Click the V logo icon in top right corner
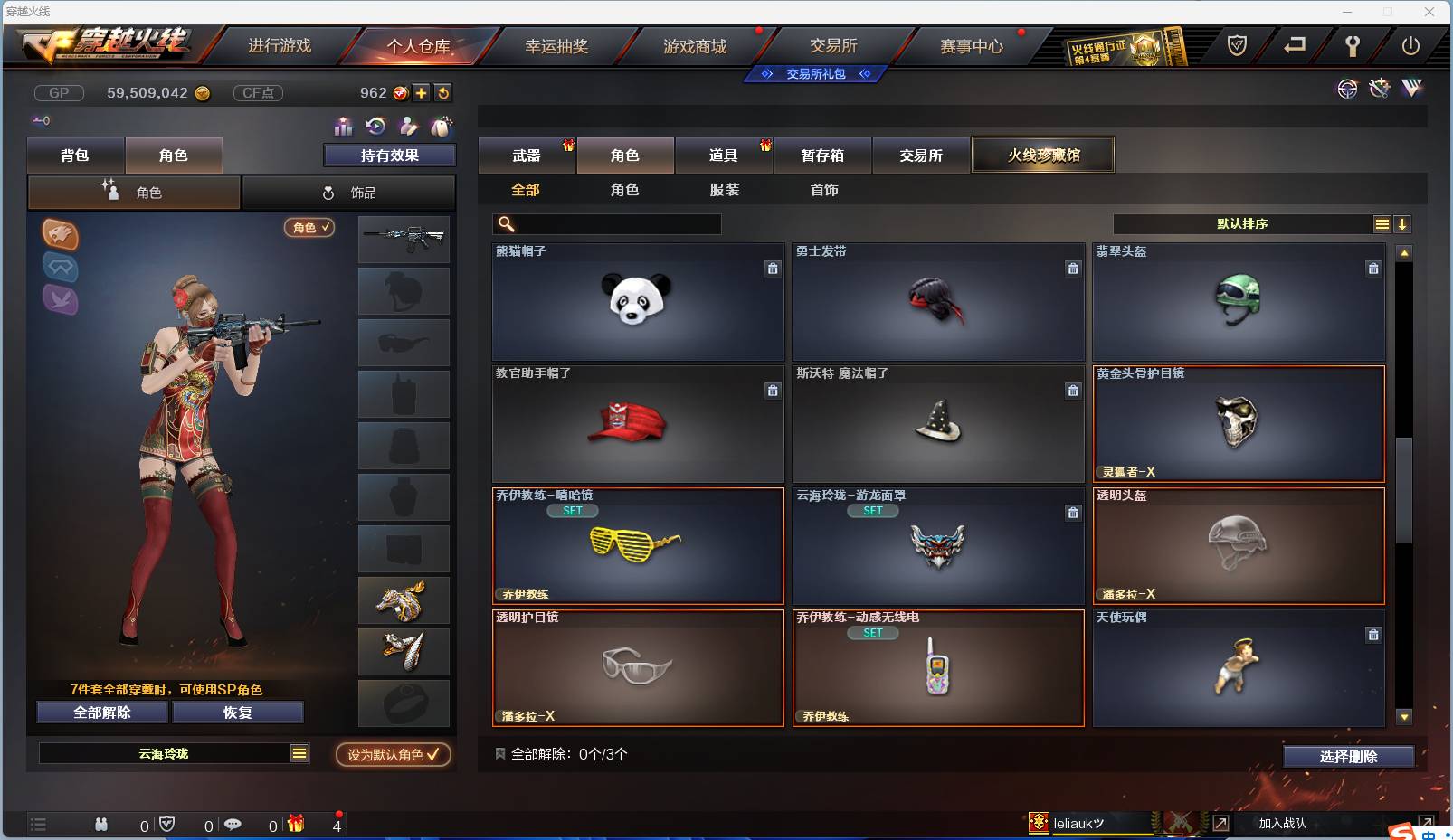 1411,90
